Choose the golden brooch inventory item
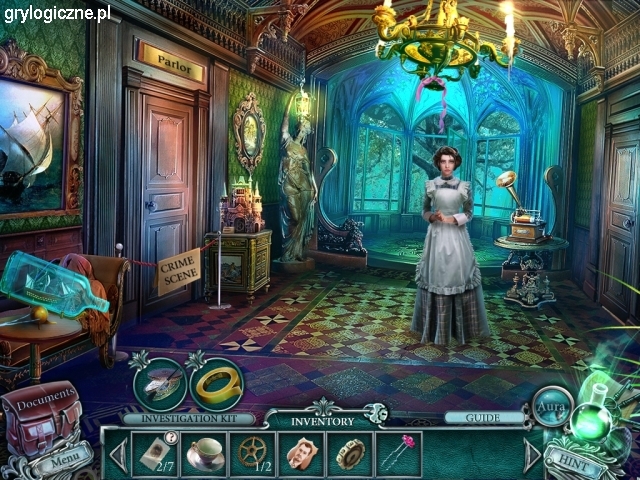Screen dimensions: 640x480 click(350, 453)
